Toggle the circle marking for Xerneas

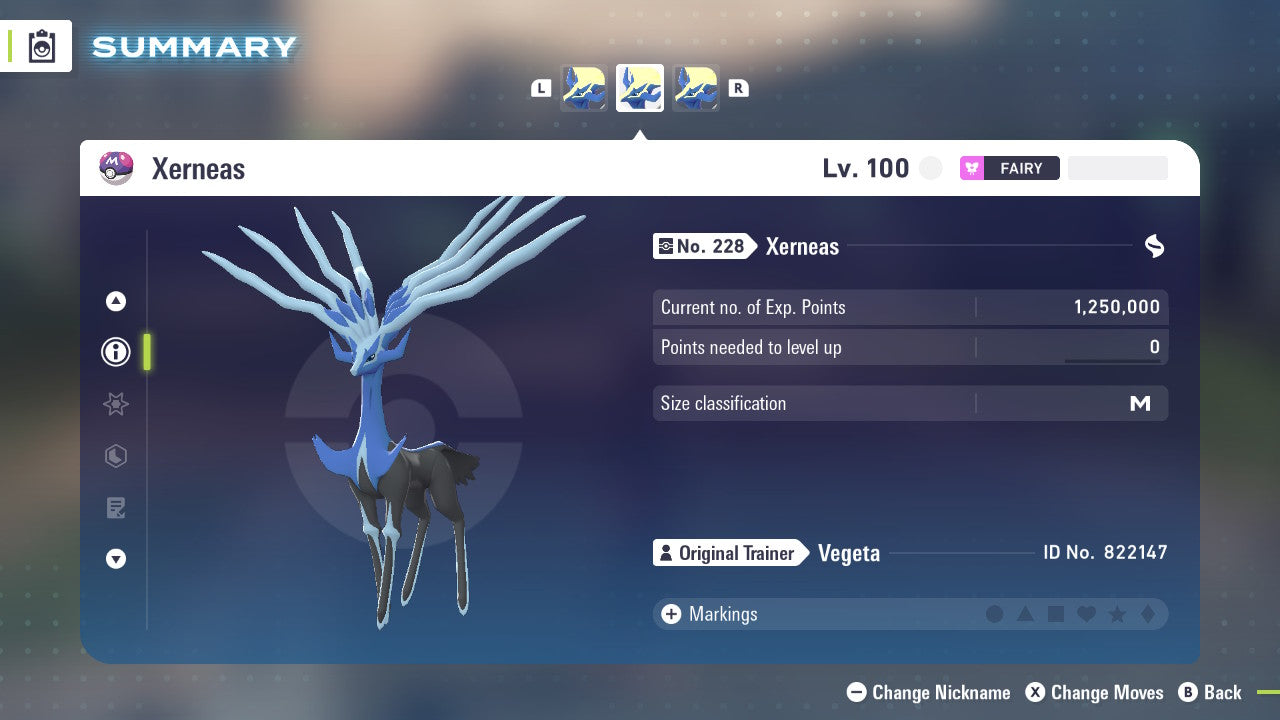tap(995, 614)
